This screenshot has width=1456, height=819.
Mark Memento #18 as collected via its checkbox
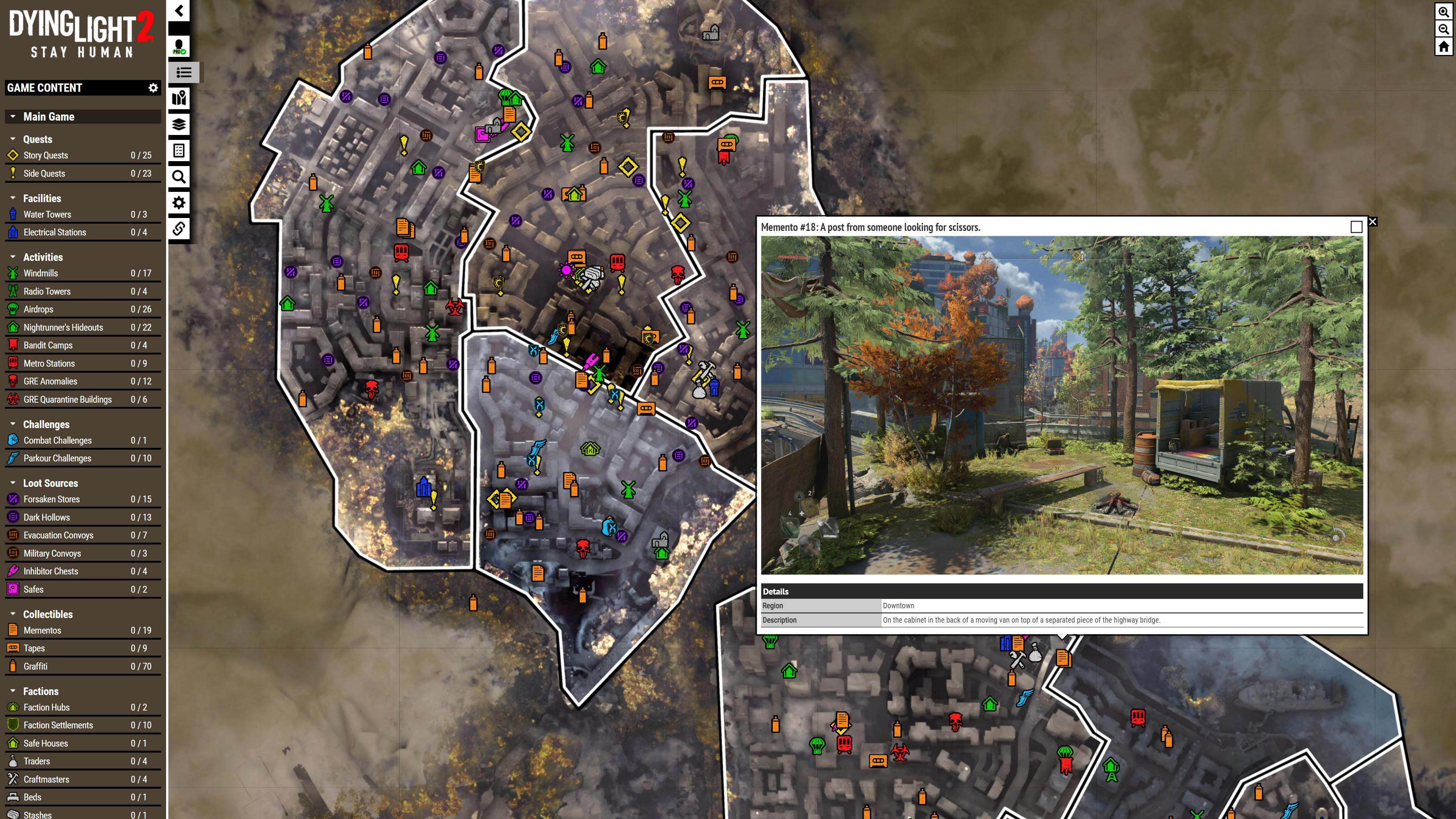click(x=1357, y=226)
